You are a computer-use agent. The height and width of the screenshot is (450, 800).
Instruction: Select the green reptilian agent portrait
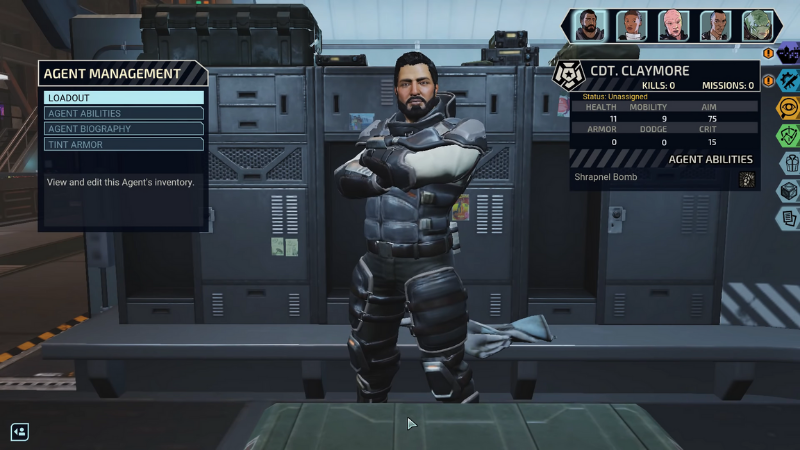point(756,25)
